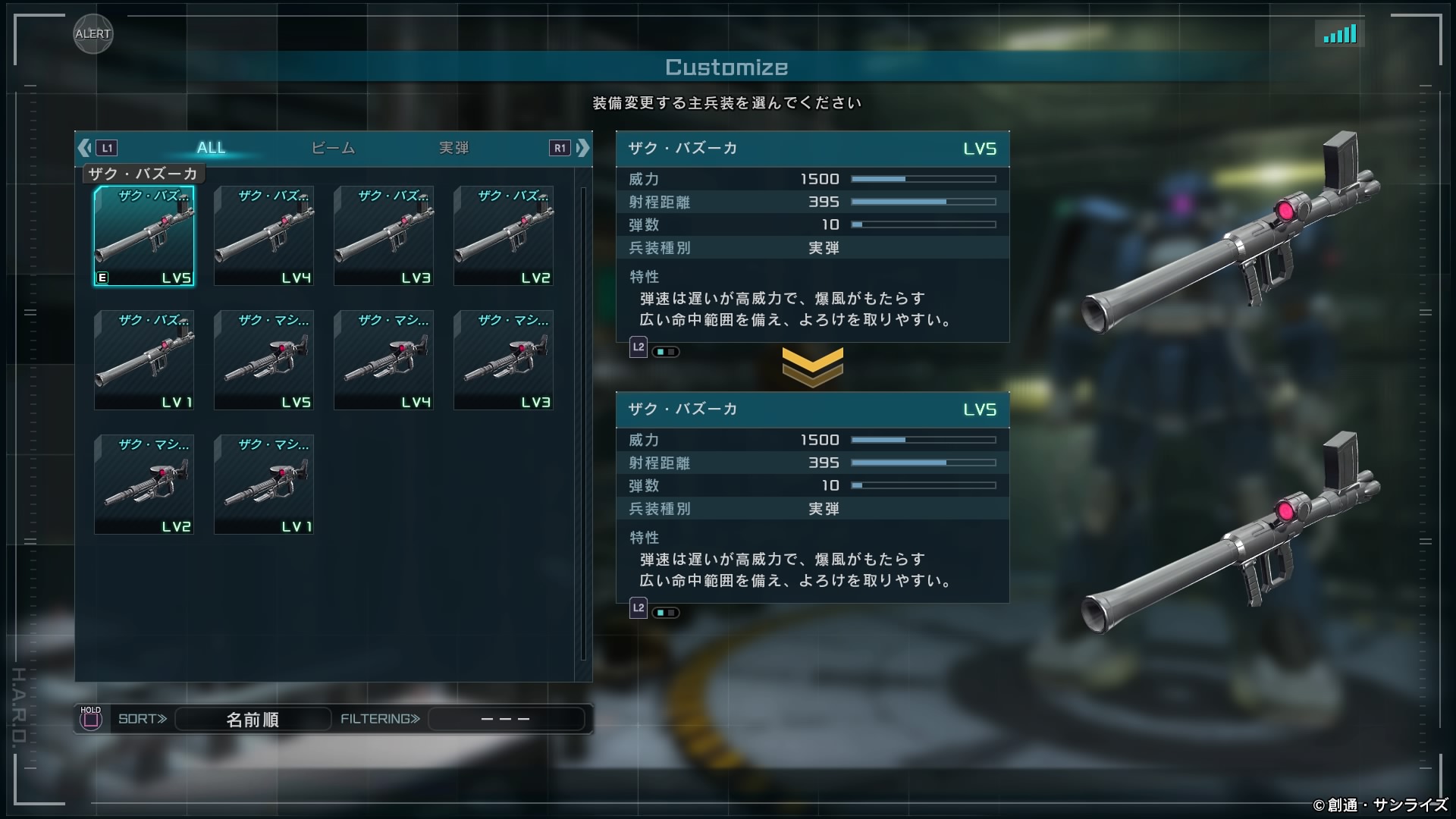Select the 実弾 weapon category tab
1456x819 pixels.
(x=453, y=148)
